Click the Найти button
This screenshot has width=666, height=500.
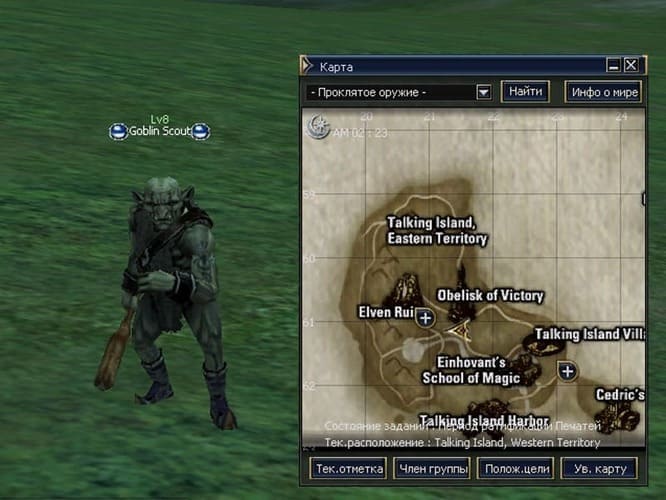point(525,92)
